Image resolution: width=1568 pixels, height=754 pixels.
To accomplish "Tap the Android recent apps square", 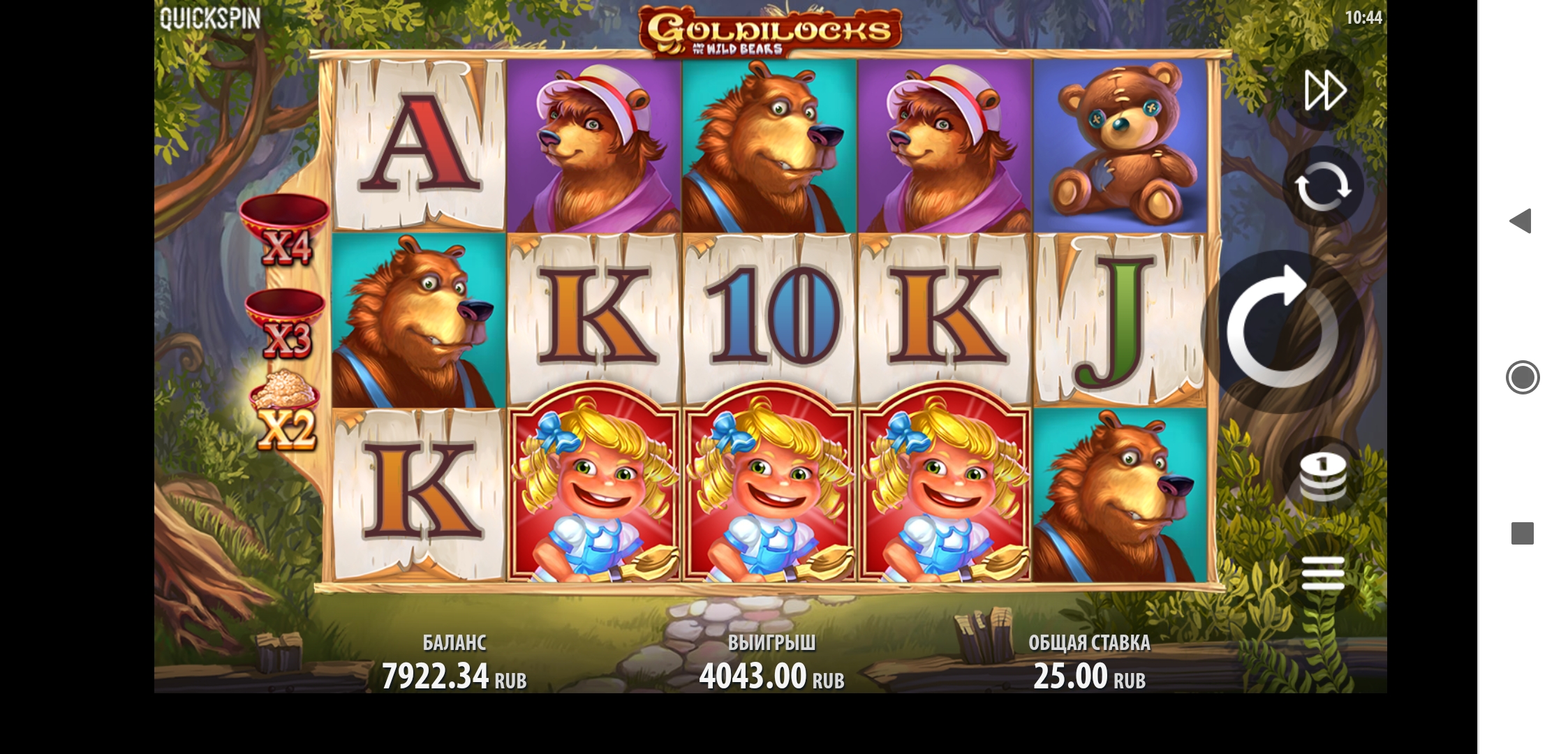I will (1522, 533).
